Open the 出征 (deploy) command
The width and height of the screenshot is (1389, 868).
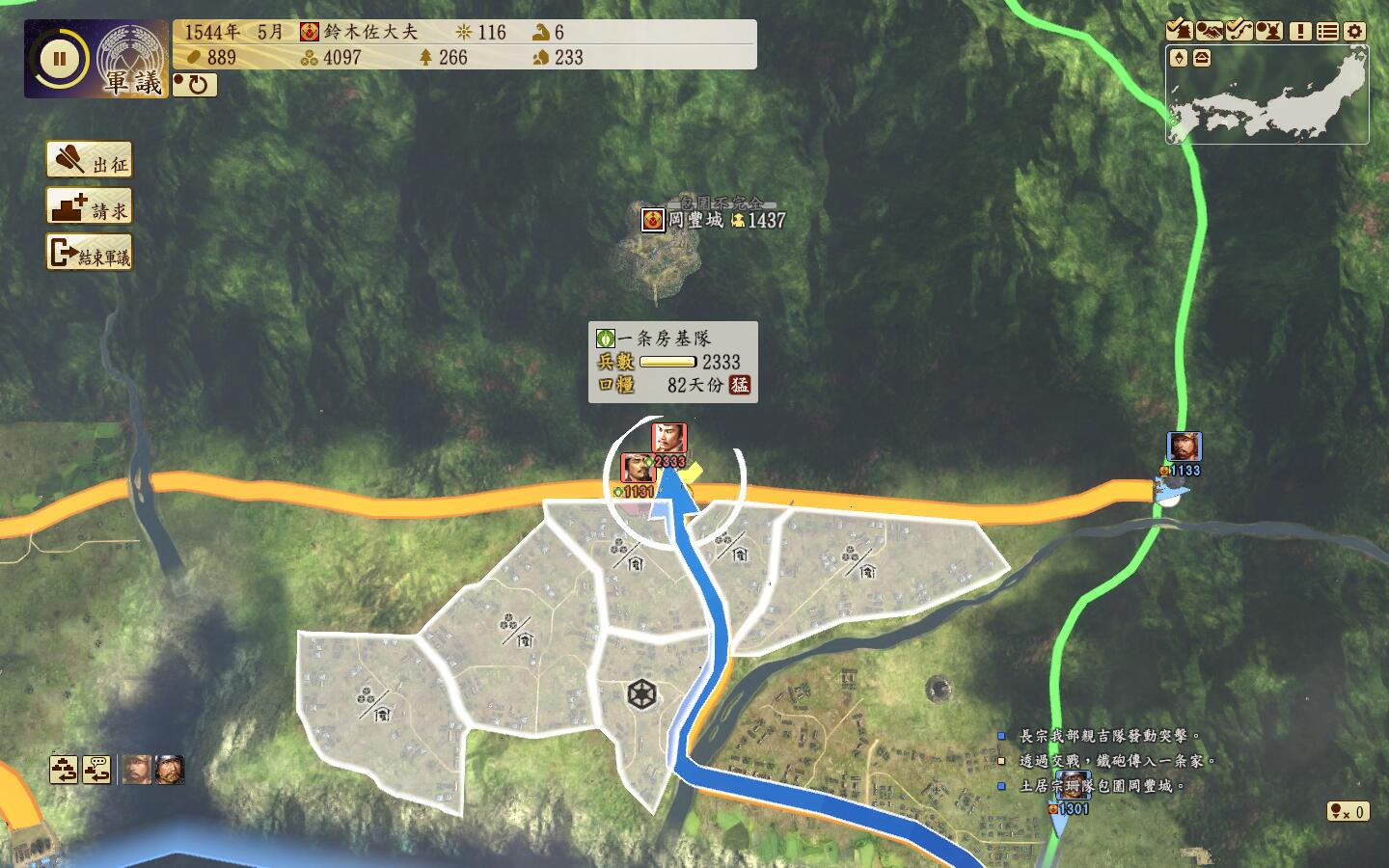pyautogui.click(x=89, y=161)
